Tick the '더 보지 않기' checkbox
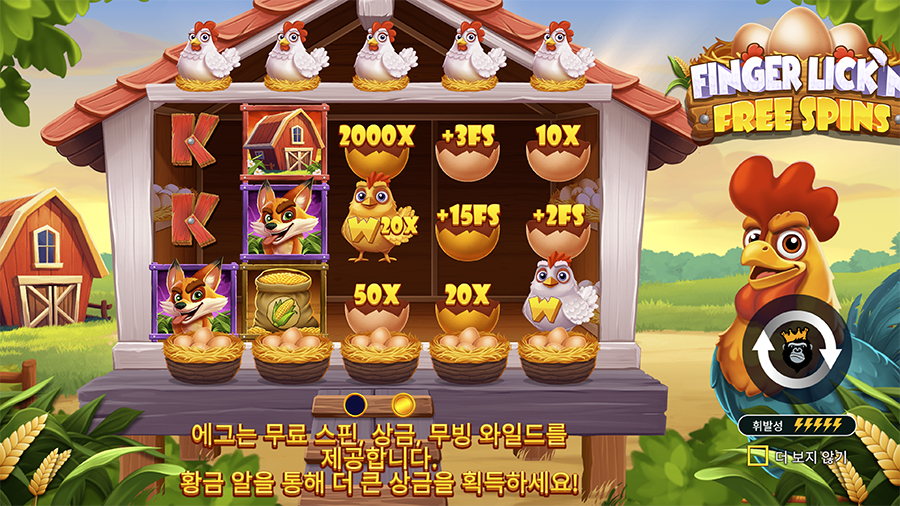The width and height of the screenshot is (900, 506). coord(759,456)
